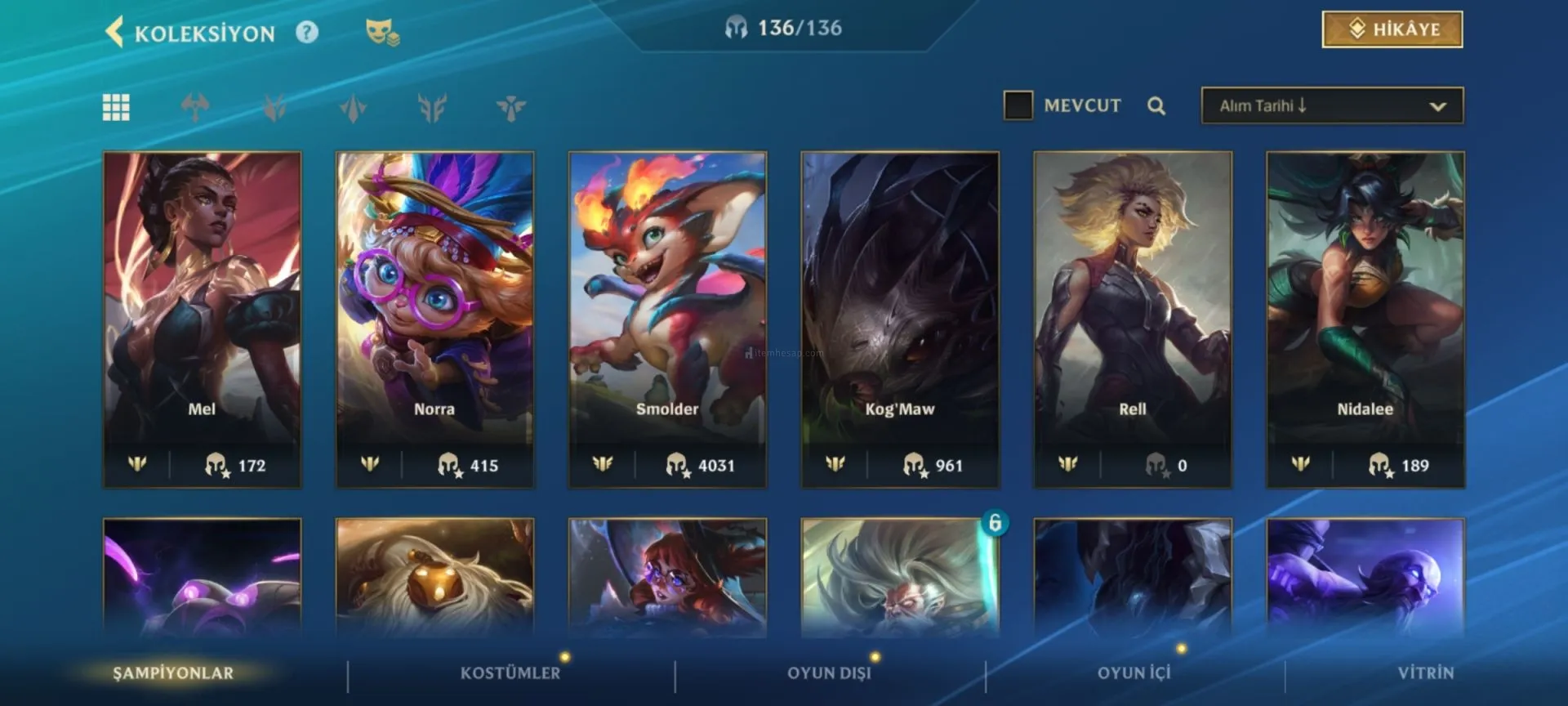Image resolution: width=1568 pixels, height=706 pixels.
Task: Switch to the Oyun Dışı tab
Action: (829, 672)
